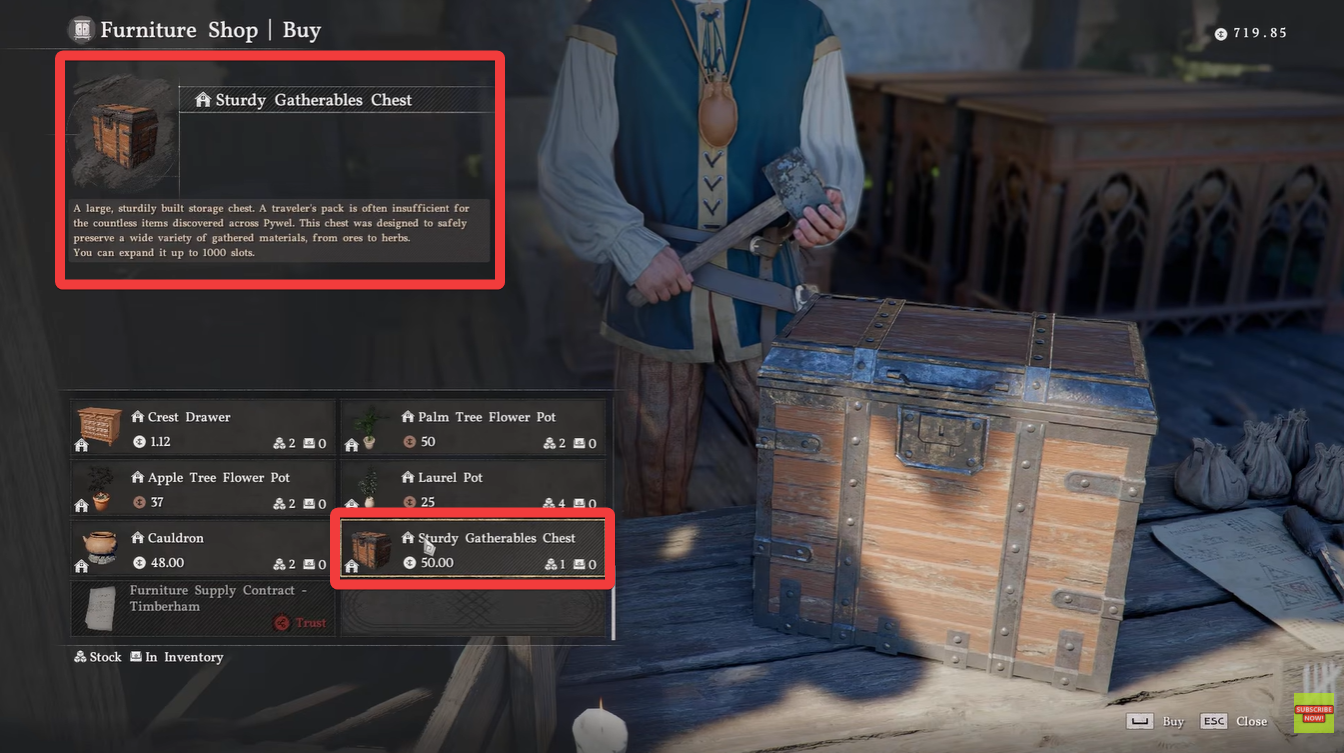The height and width of the screenshot is (753, 1344).
Task: Select the Buy tab in the Furniture Shop header
Action: (x=301, y=29)
